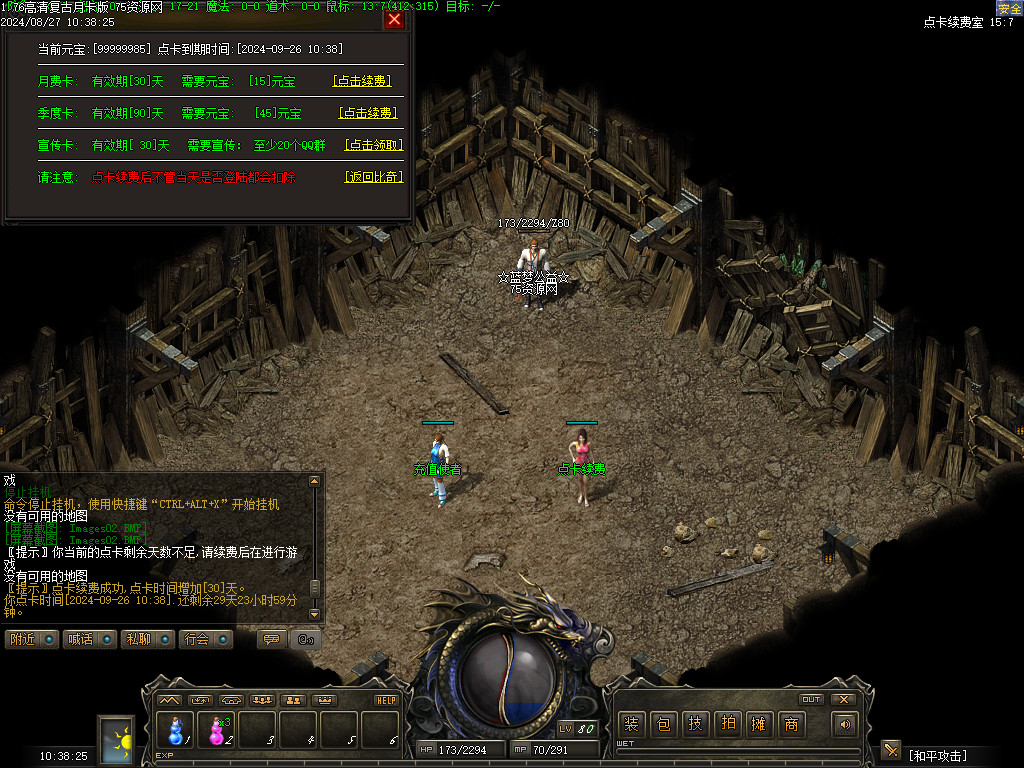The width and height of the screenshot is (1024, 768).
Task: Choose 返回比奇 to return to Bichi
Action: (373, 177)
